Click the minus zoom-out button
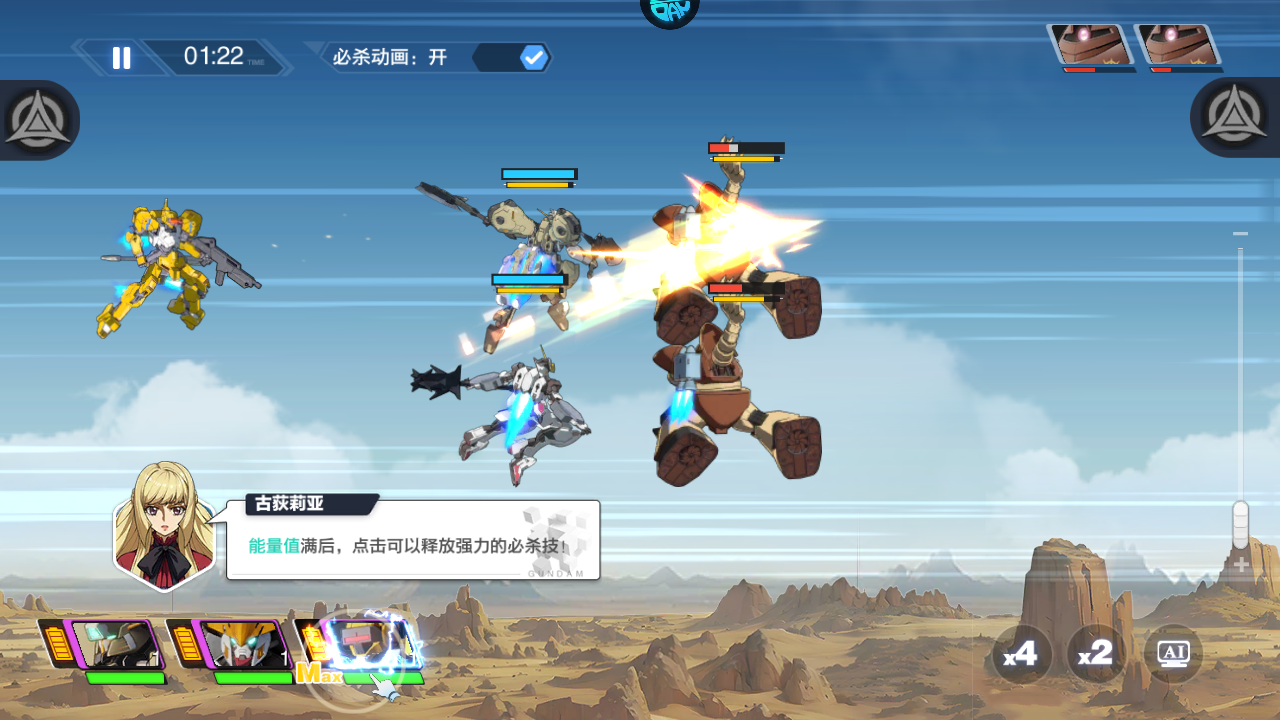Viewport: 1280px width, 720px height. click(1241, 234)
